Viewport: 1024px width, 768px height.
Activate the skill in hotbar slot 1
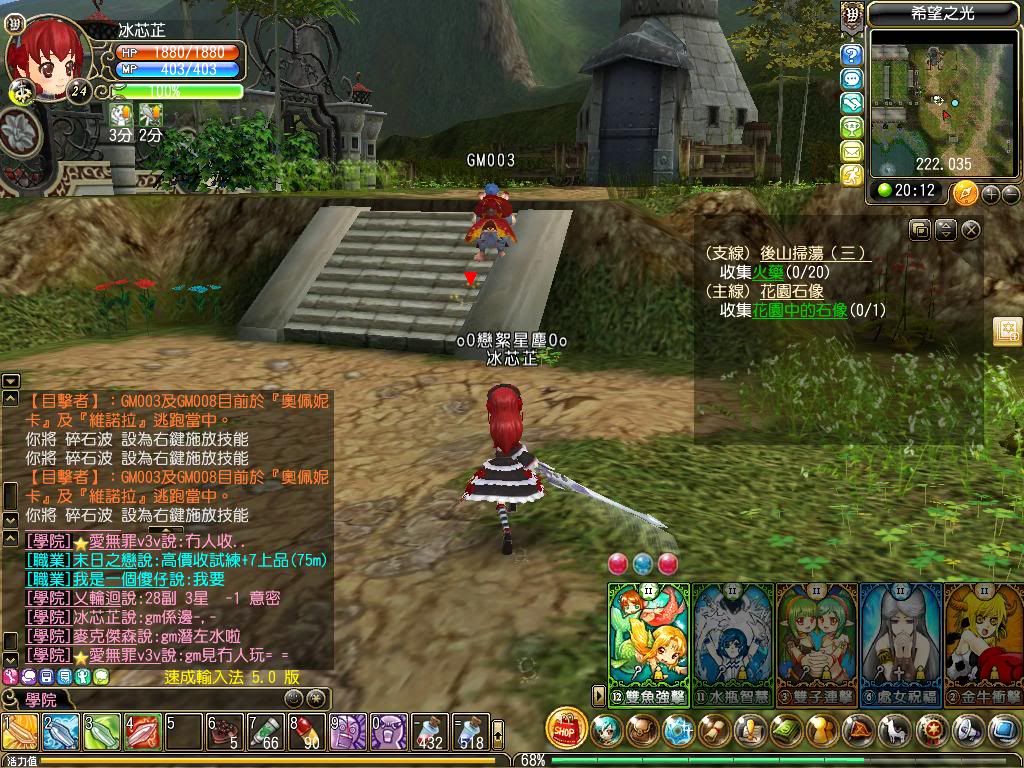click(x=20, y=733)
